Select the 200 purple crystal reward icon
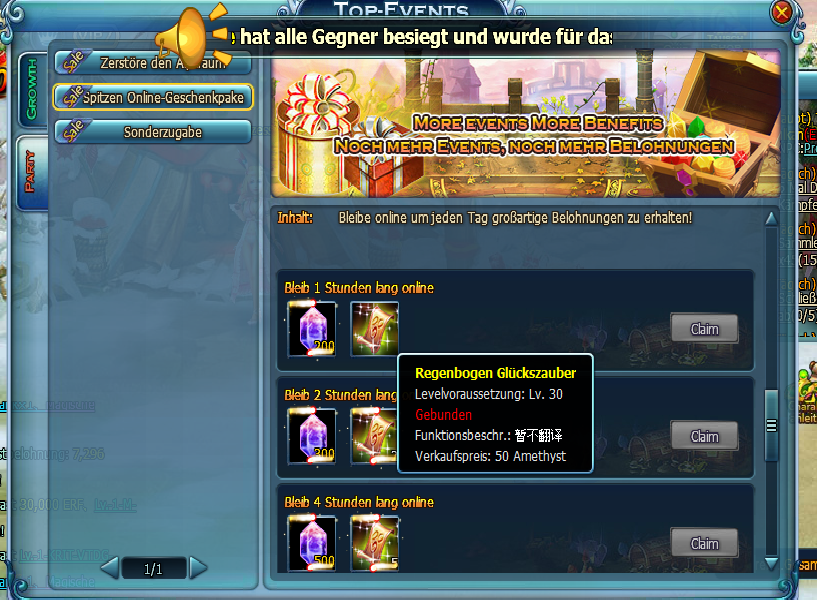Screen dimensions: 817x600 (x=311, y=329)
